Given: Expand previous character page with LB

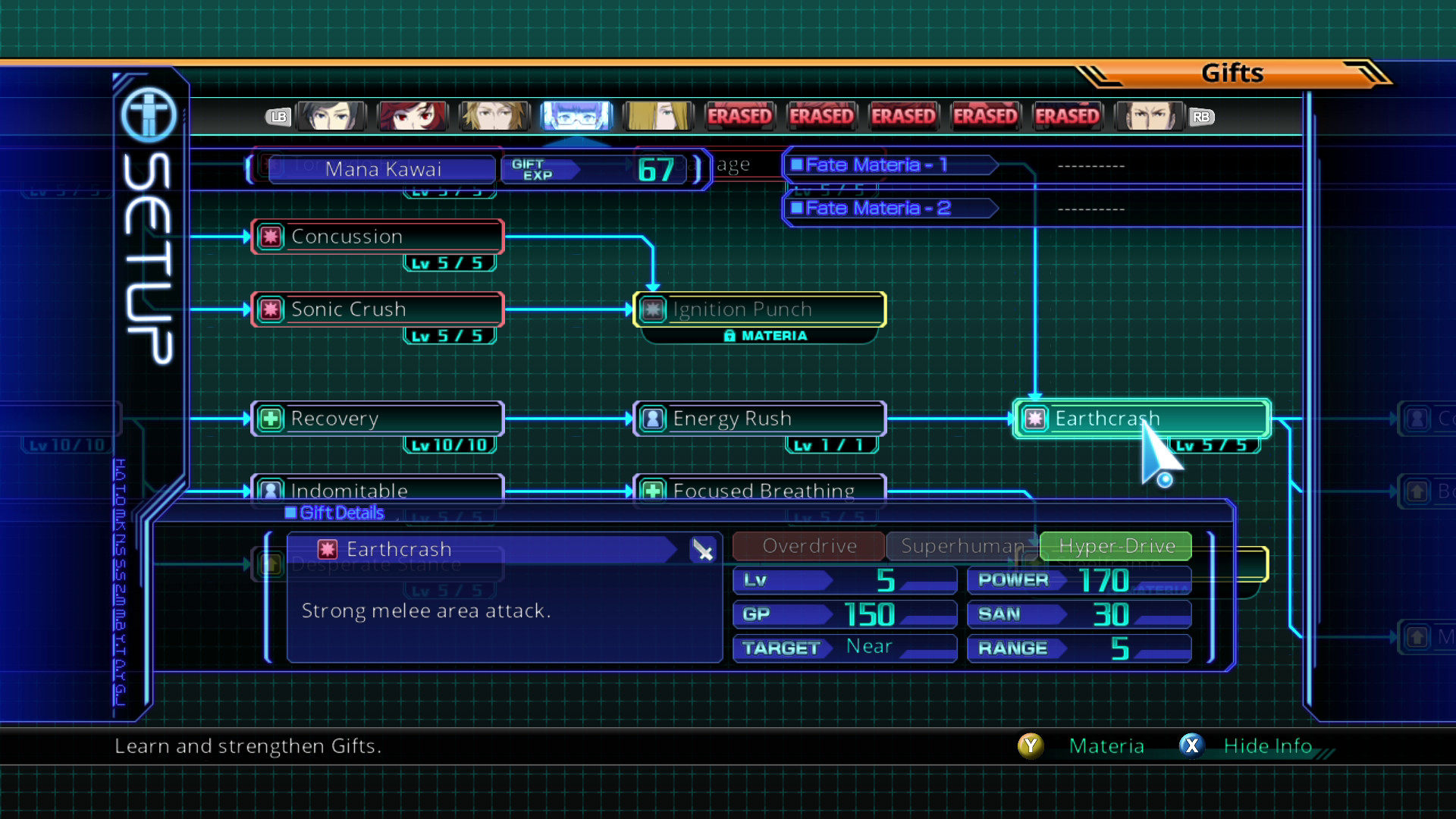Looking at the screenshot, I should tap(278, 117).
